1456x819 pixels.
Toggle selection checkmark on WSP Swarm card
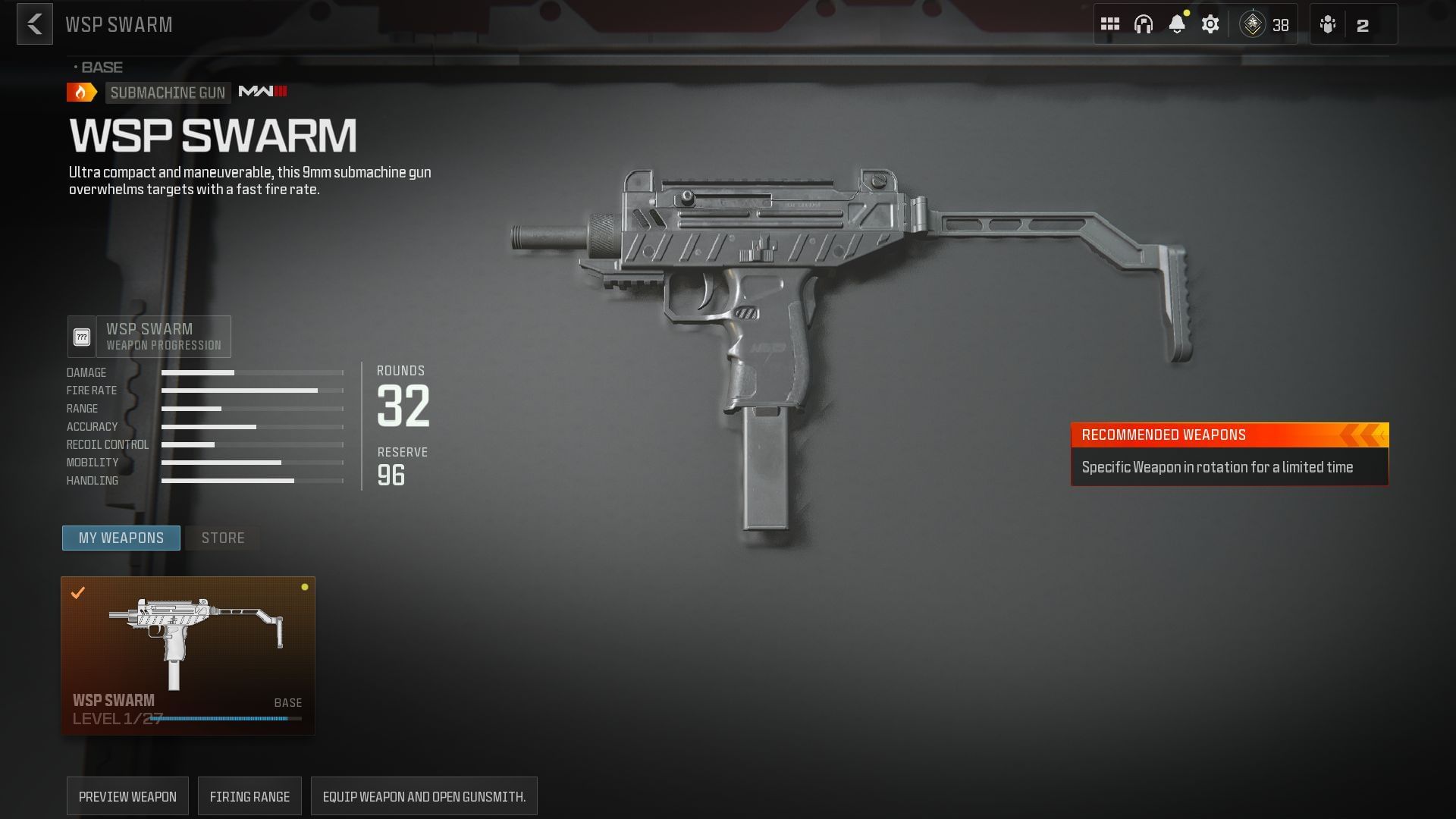pos(77,594)
